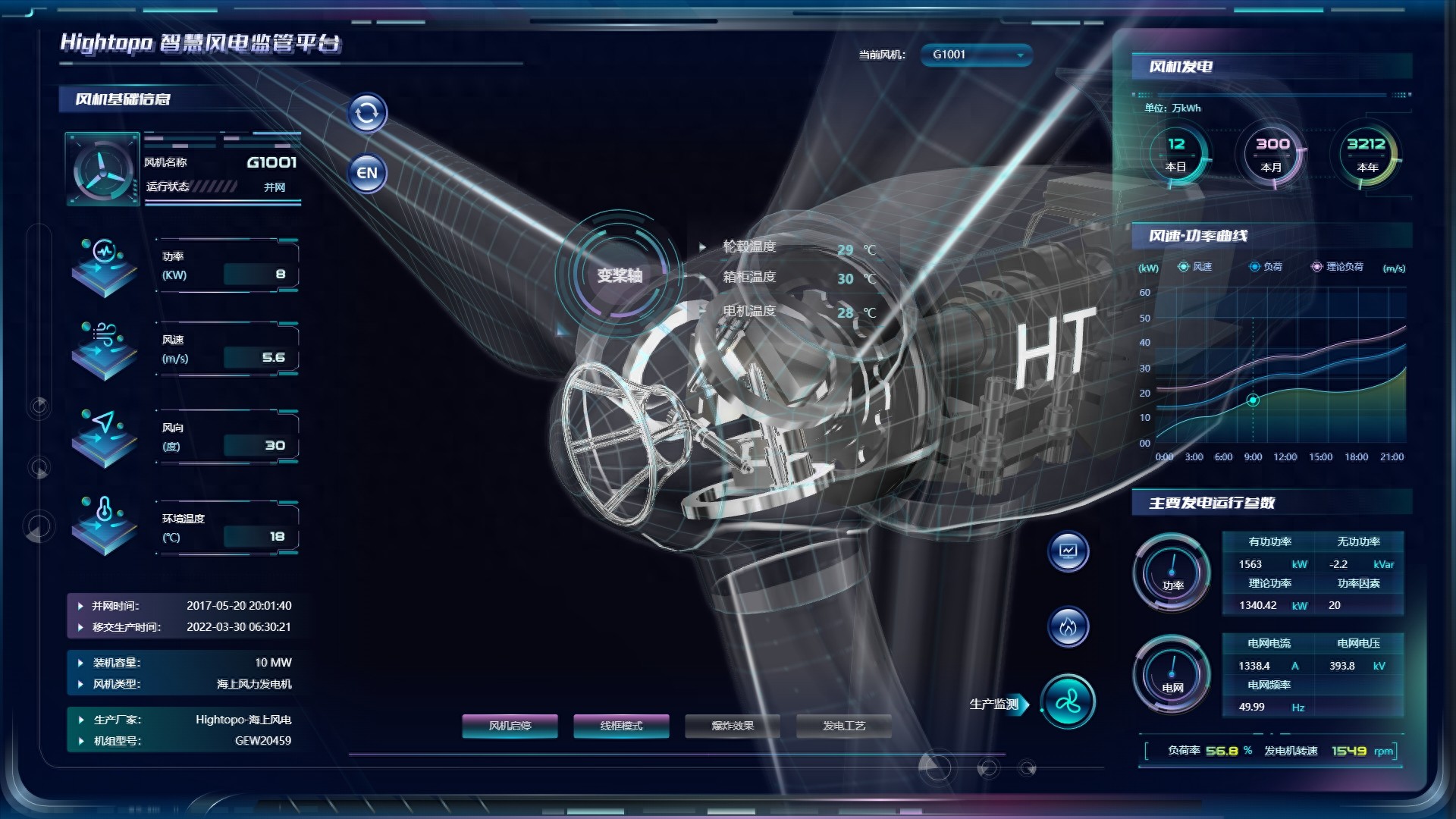Select the turbine avatar thumbnail

click(102, 169)
